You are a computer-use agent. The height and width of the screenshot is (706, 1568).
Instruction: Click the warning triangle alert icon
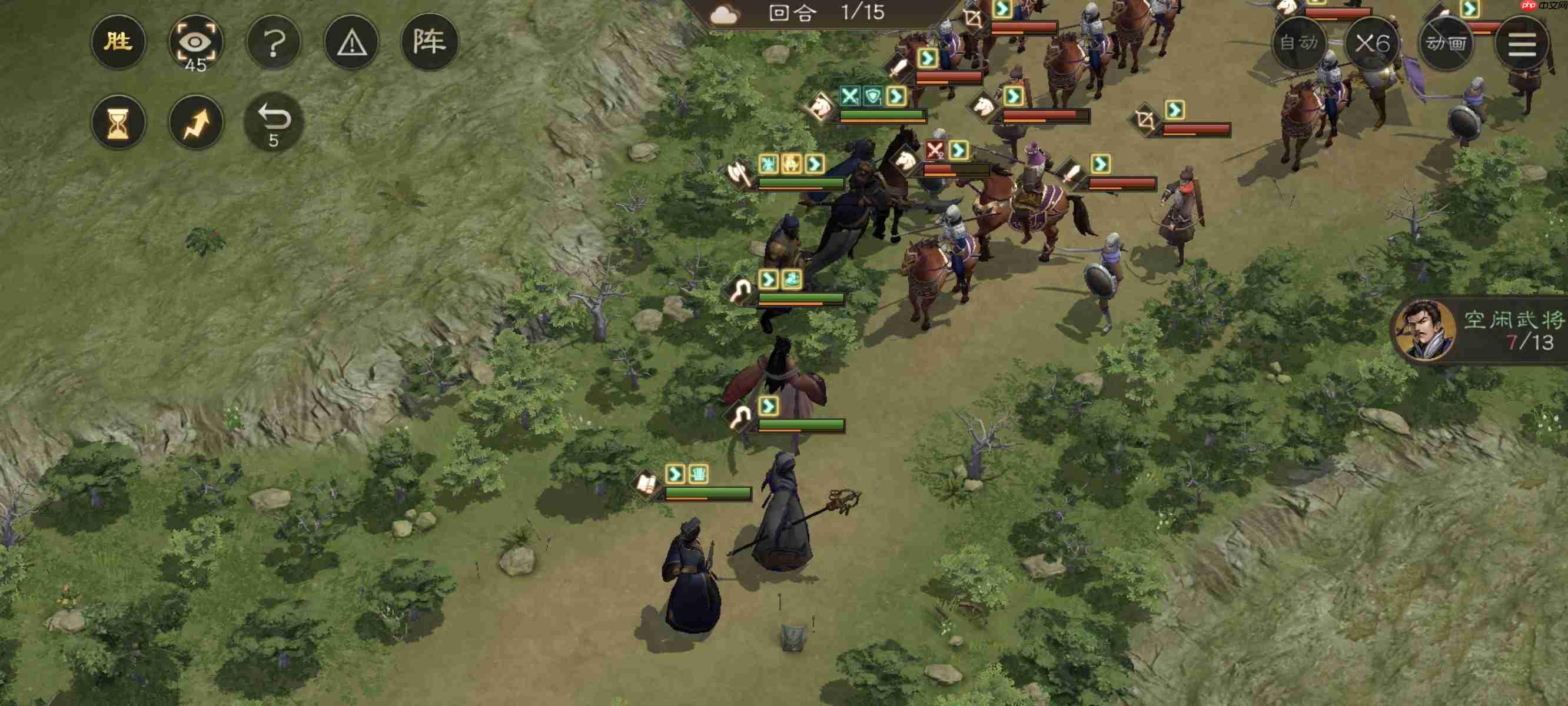352,41
